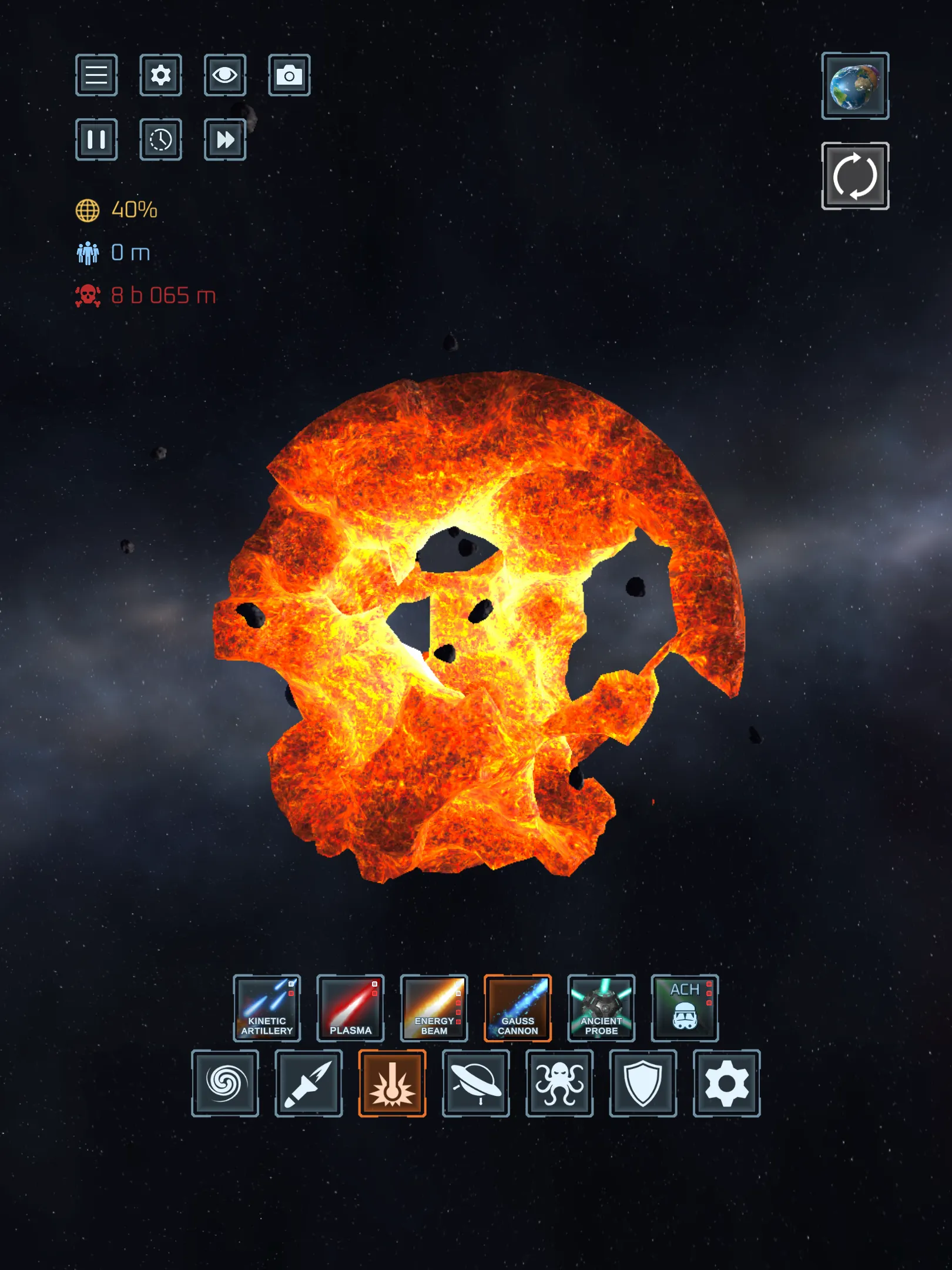Viewport: 952px width, 1270px height.
Task: Open settings with the top gear button
Action: 160,75
